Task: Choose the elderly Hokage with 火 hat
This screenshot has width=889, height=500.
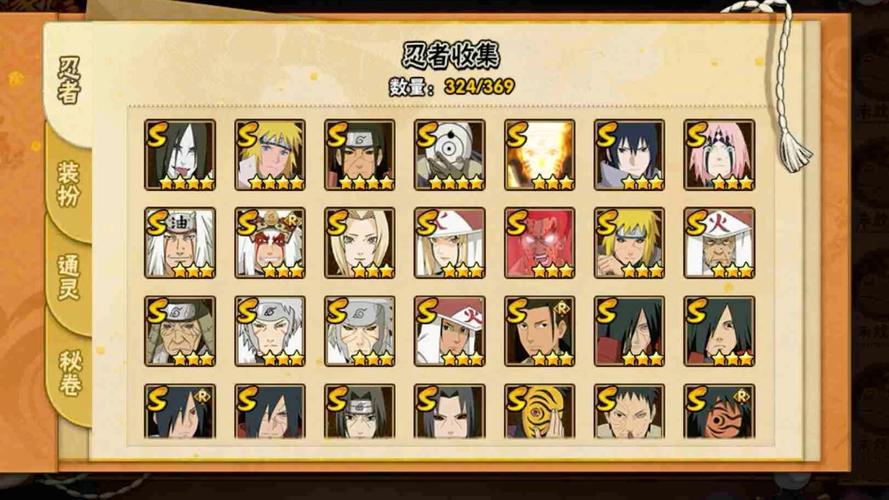Action: point(719,243)
